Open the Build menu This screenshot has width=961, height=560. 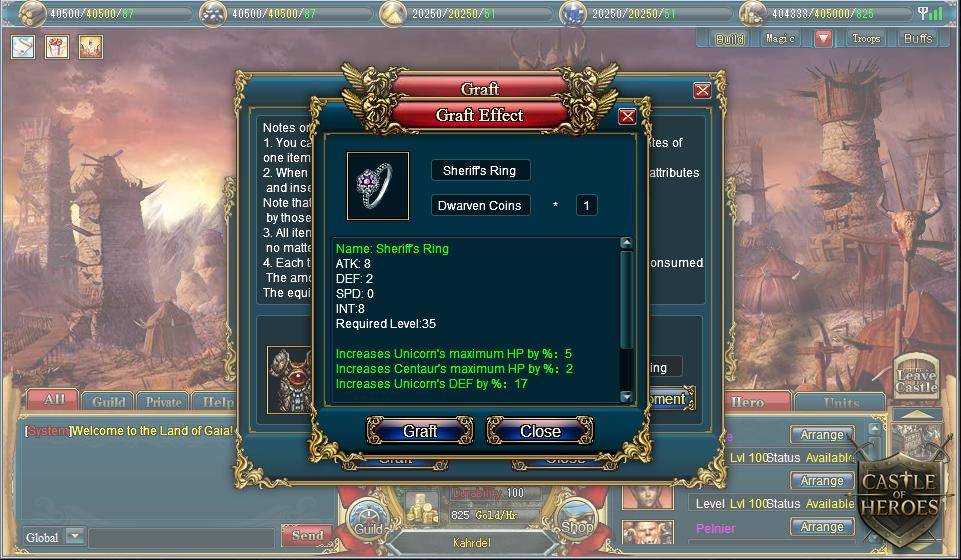[x=730, y=39]
